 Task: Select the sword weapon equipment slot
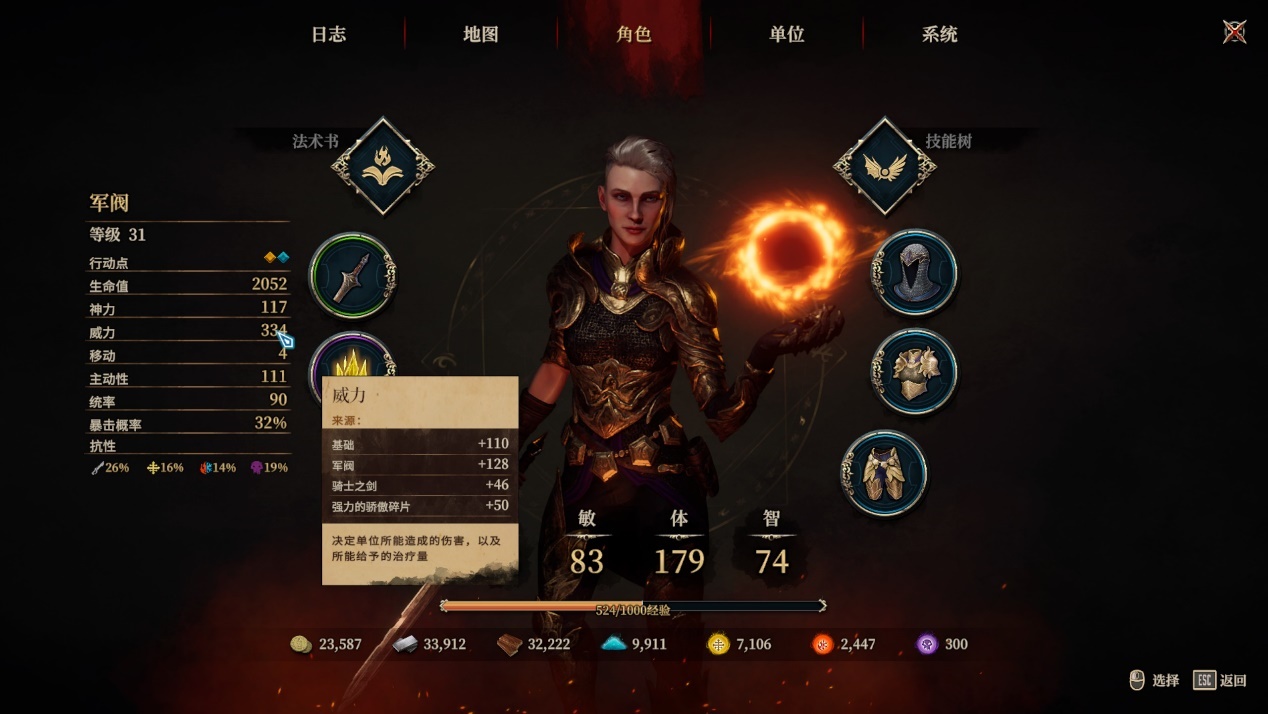pyautogui.click(x=353, y=275)
